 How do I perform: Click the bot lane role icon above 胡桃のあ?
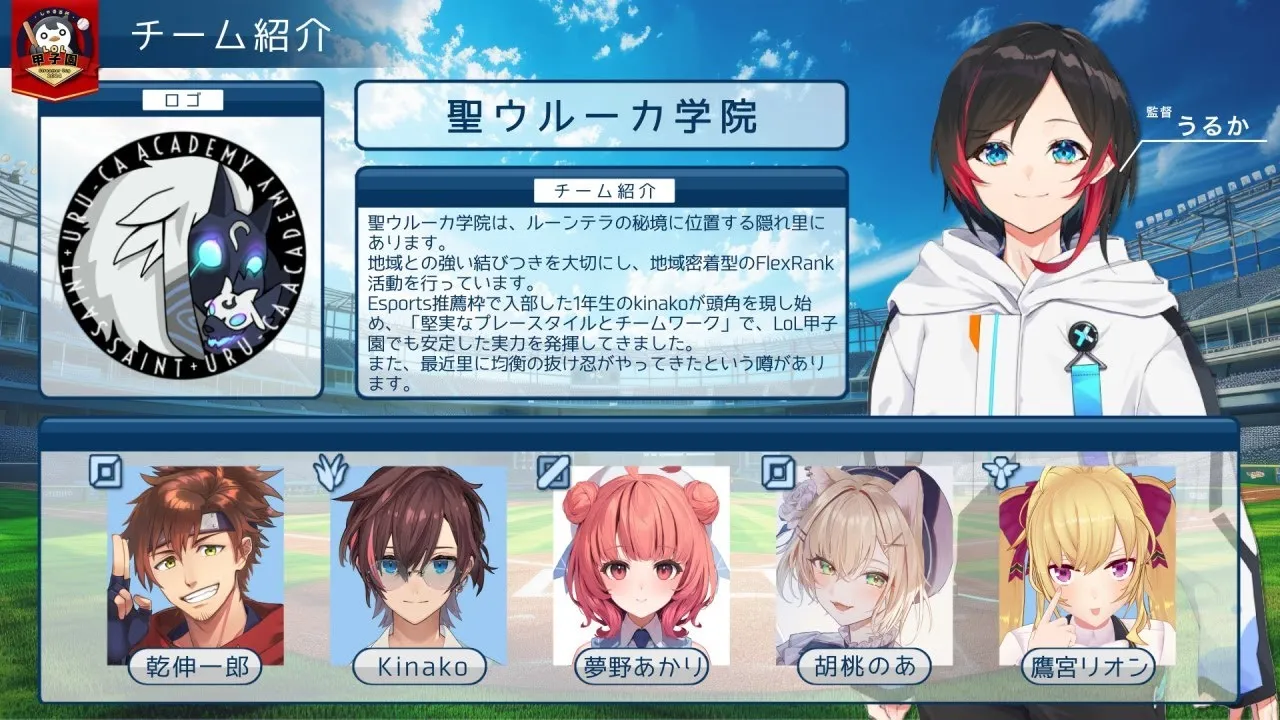tap(777, 471)
